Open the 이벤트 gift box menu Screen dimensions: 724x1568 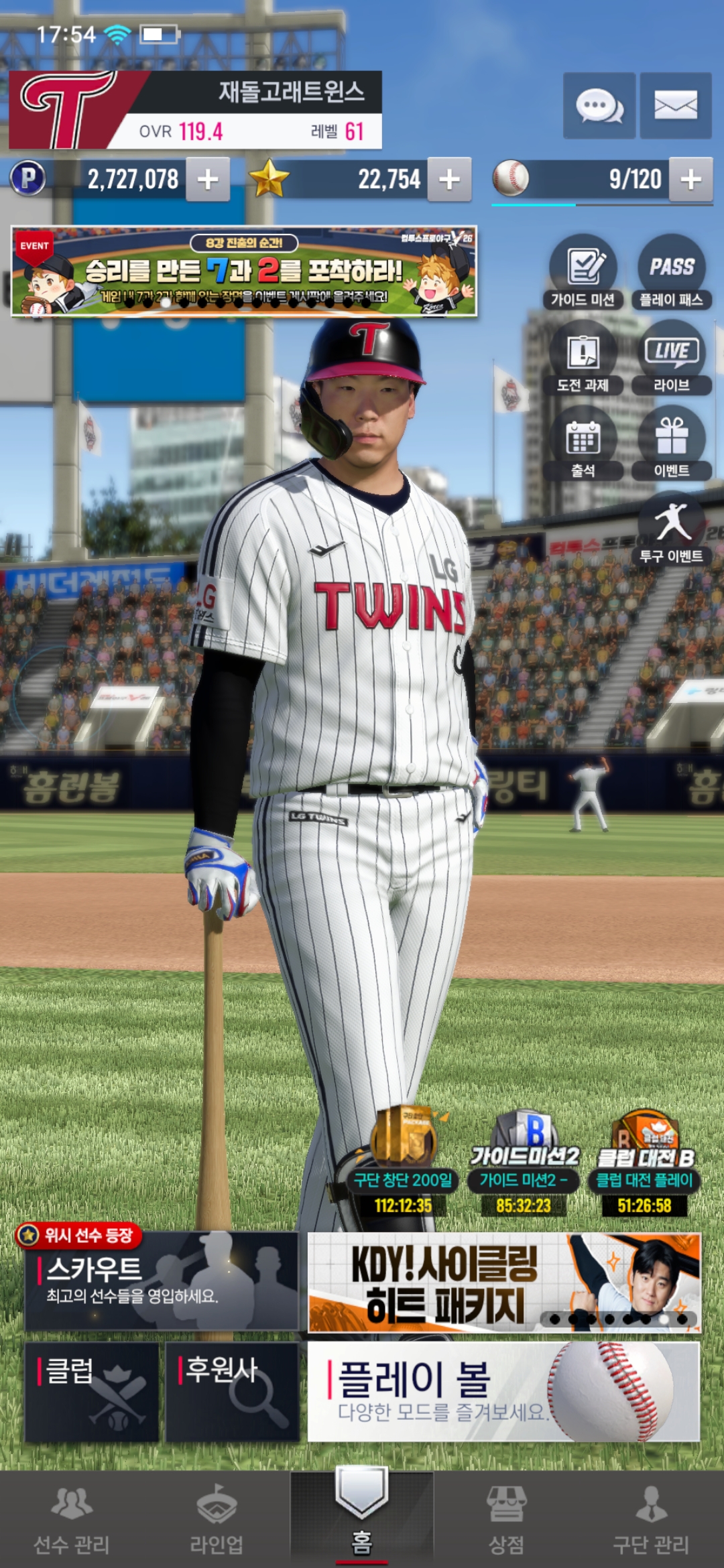tap(672, 444)
